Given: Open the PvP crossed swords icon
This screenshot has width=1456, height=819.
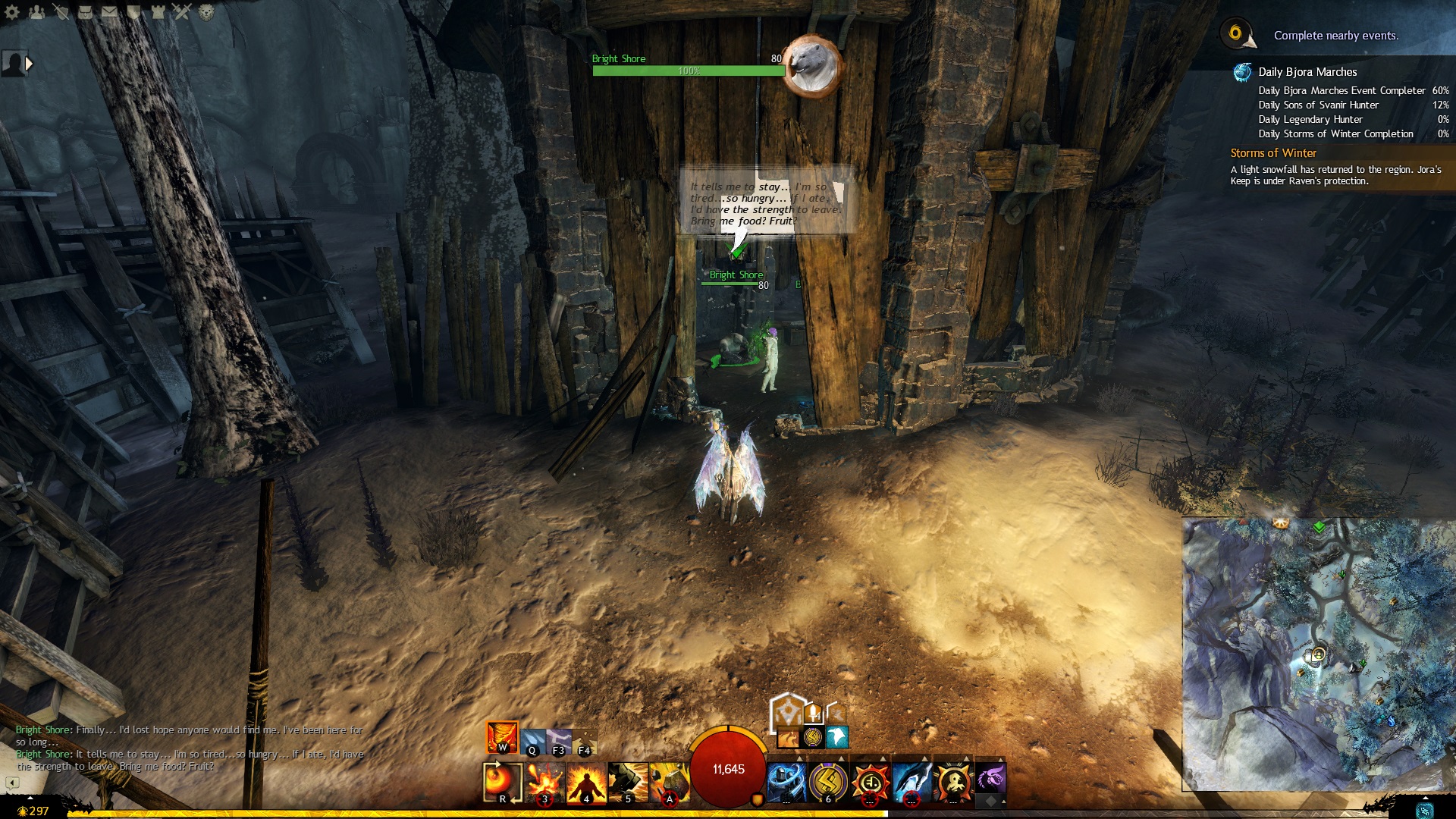Looking at the screenshot, I should 182,12.
